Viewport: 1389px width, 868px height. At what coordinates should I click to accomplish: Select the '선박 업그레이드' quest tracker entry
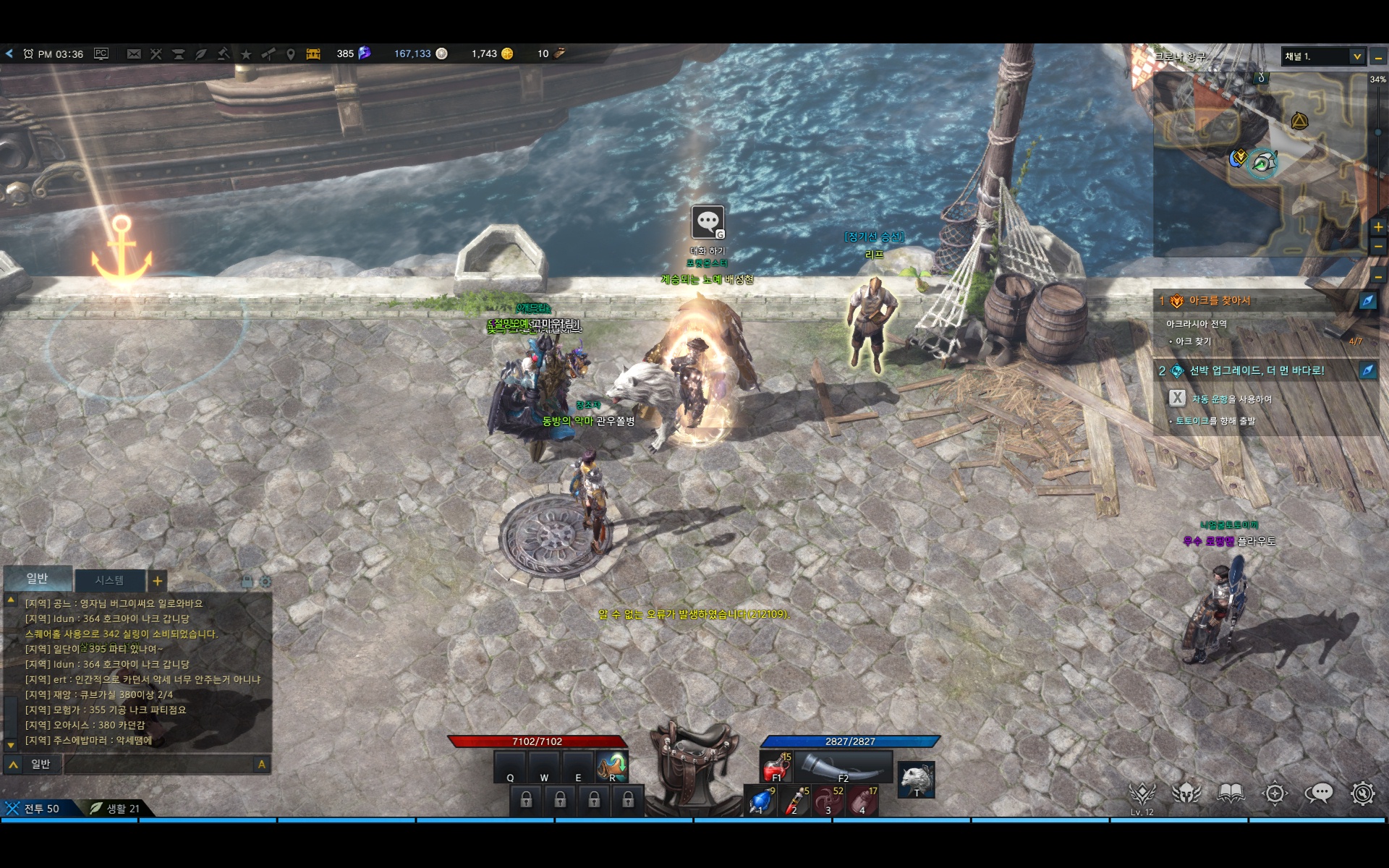click(1257, 370)
